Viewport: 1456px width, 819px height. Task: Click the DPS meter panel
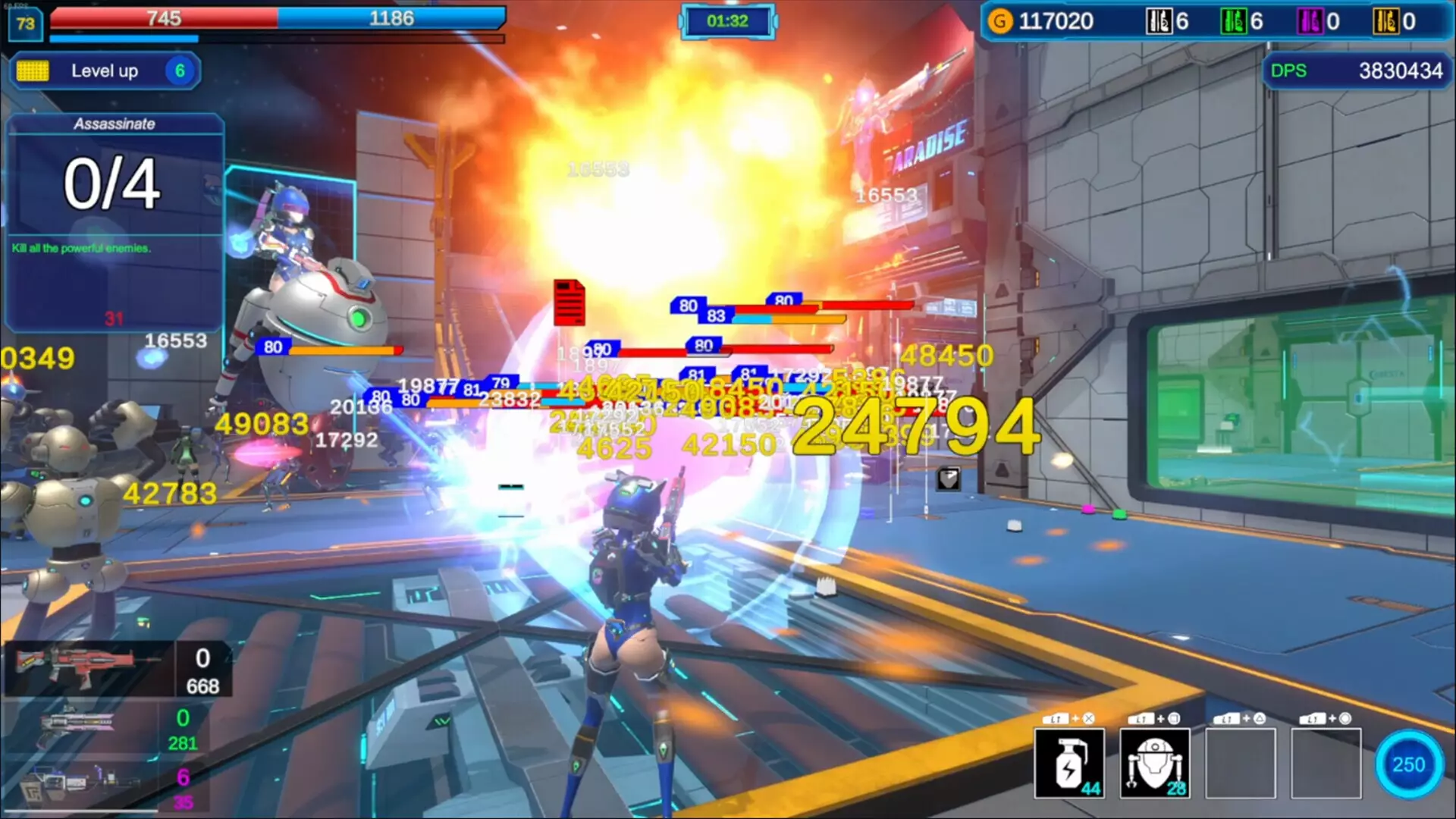(1357, 71)
